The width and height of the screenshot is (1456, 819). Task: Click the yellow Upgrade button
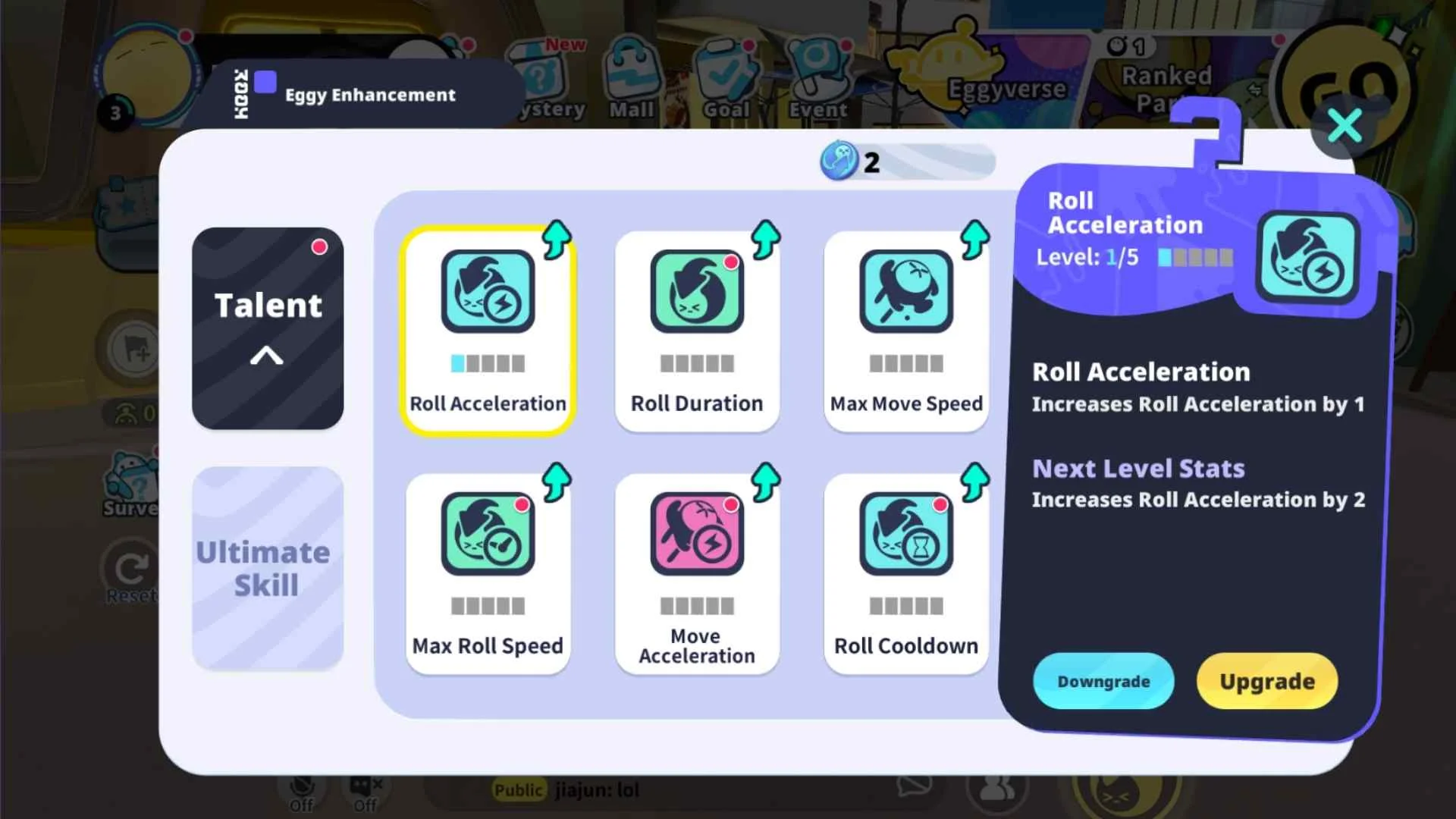[1266, 681]
